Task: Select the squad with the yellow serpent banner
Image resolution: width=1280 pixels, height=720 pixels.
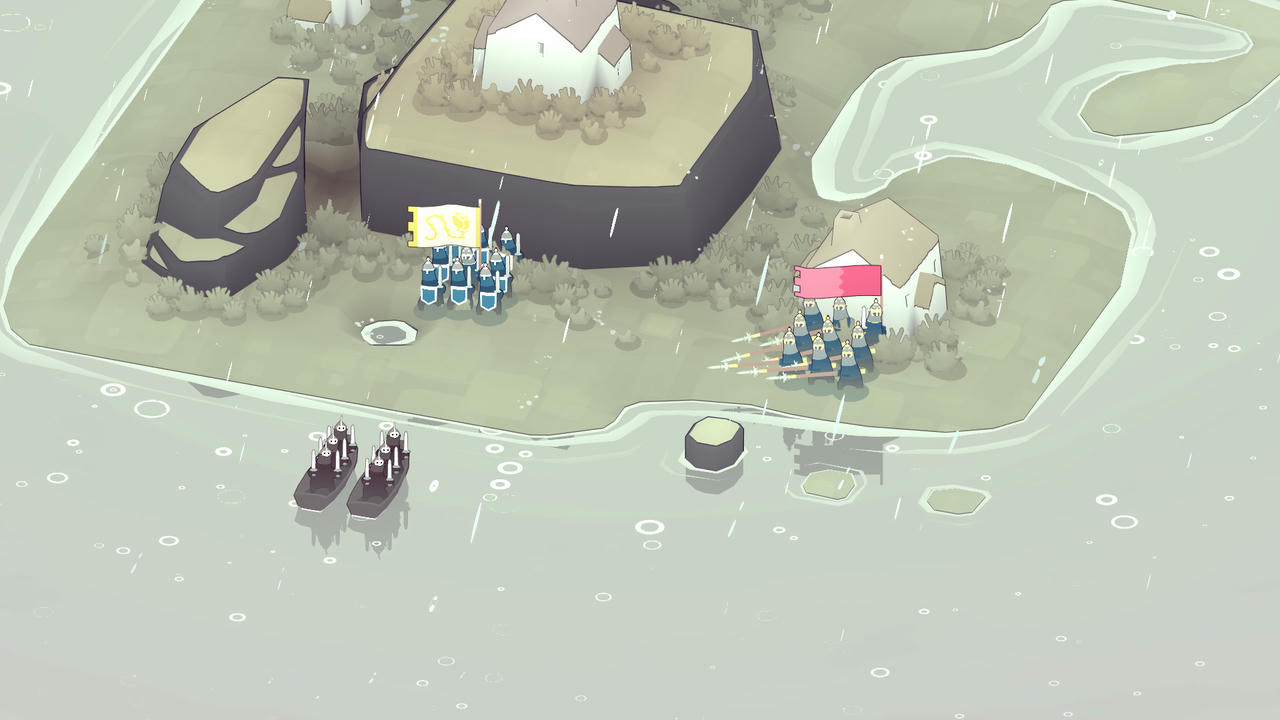Action: coord(465,271)
